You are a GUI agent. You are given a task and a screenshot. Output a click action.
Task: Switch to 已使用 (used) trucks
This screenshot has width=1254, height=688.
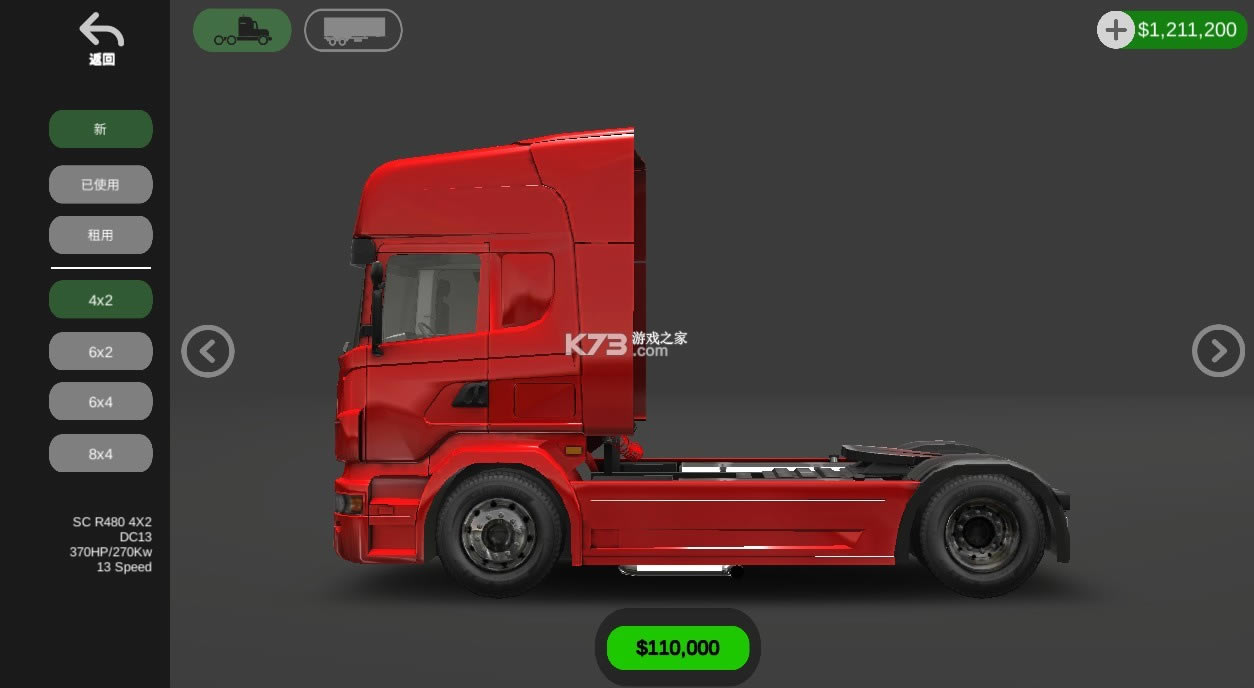point(101,184)
